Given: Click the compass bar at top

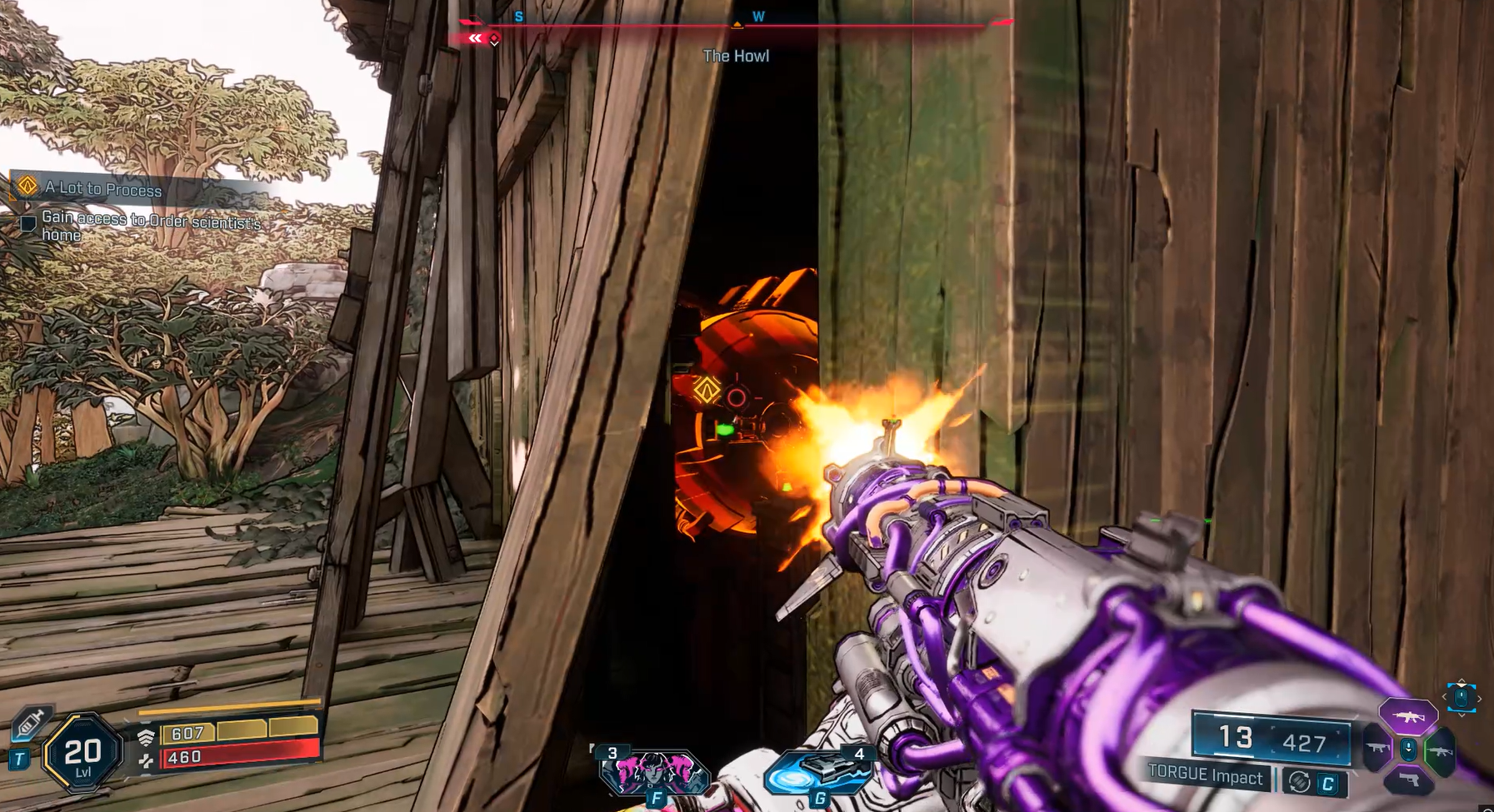Looking at the screenshot, I should 736,25.
